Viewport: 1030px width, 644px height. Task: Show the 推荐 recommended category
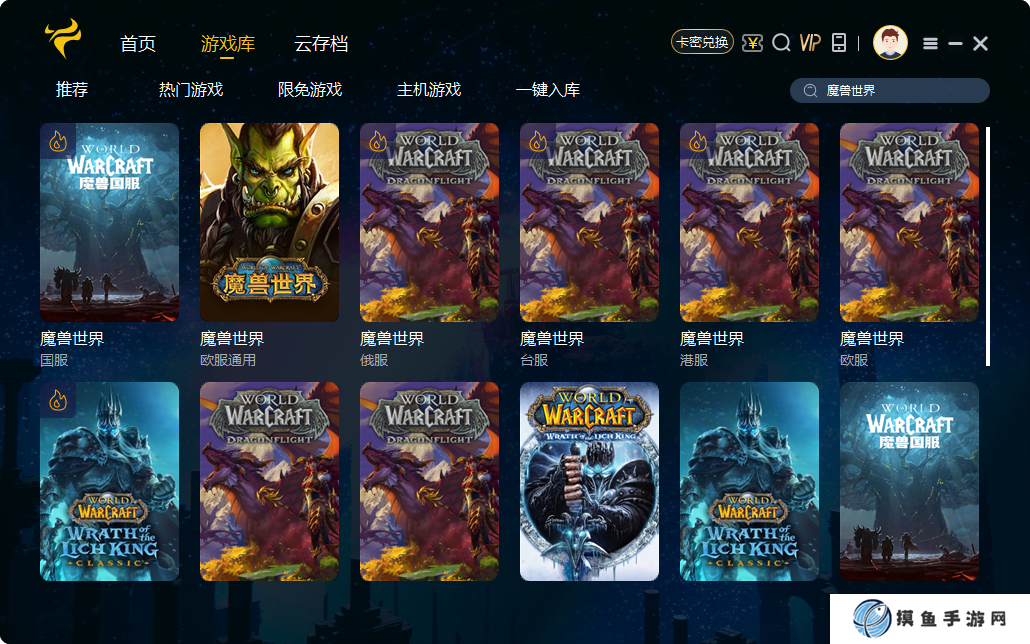pyautogui.click(x=72, y=90)
